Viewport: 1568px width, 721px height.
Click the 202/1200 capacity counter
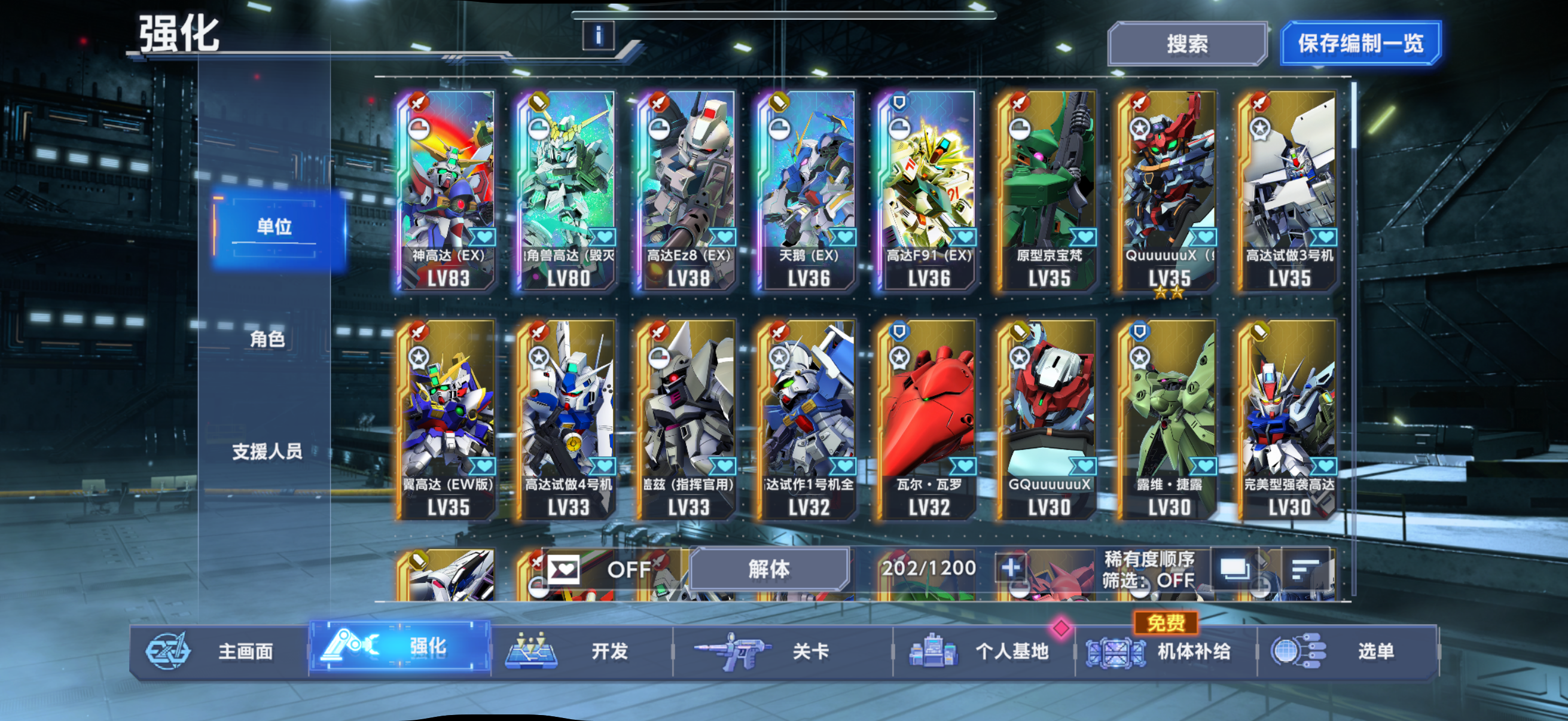pos(929,568)
